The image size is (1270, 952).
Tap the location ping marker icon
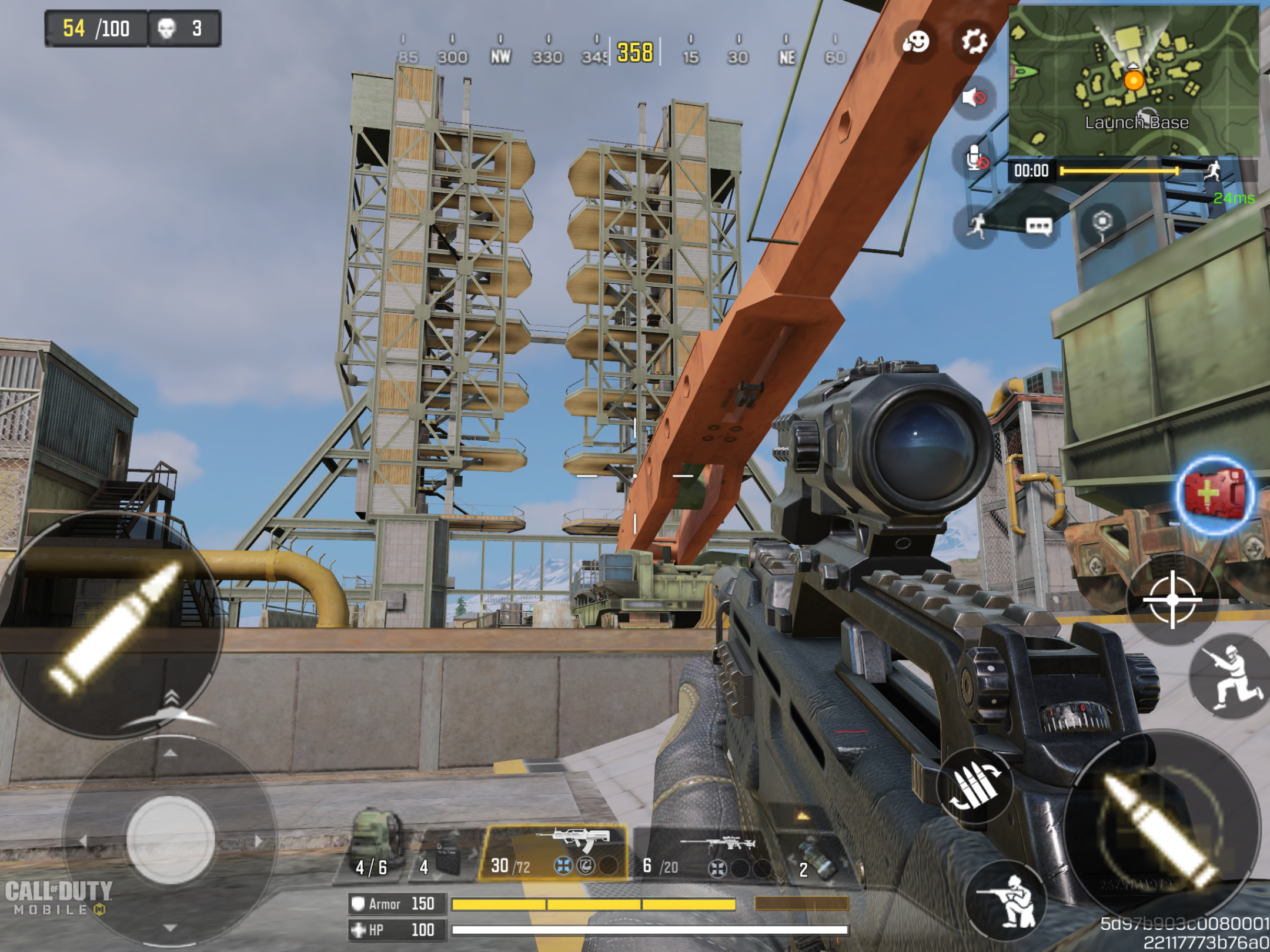tap(1102, 223)
